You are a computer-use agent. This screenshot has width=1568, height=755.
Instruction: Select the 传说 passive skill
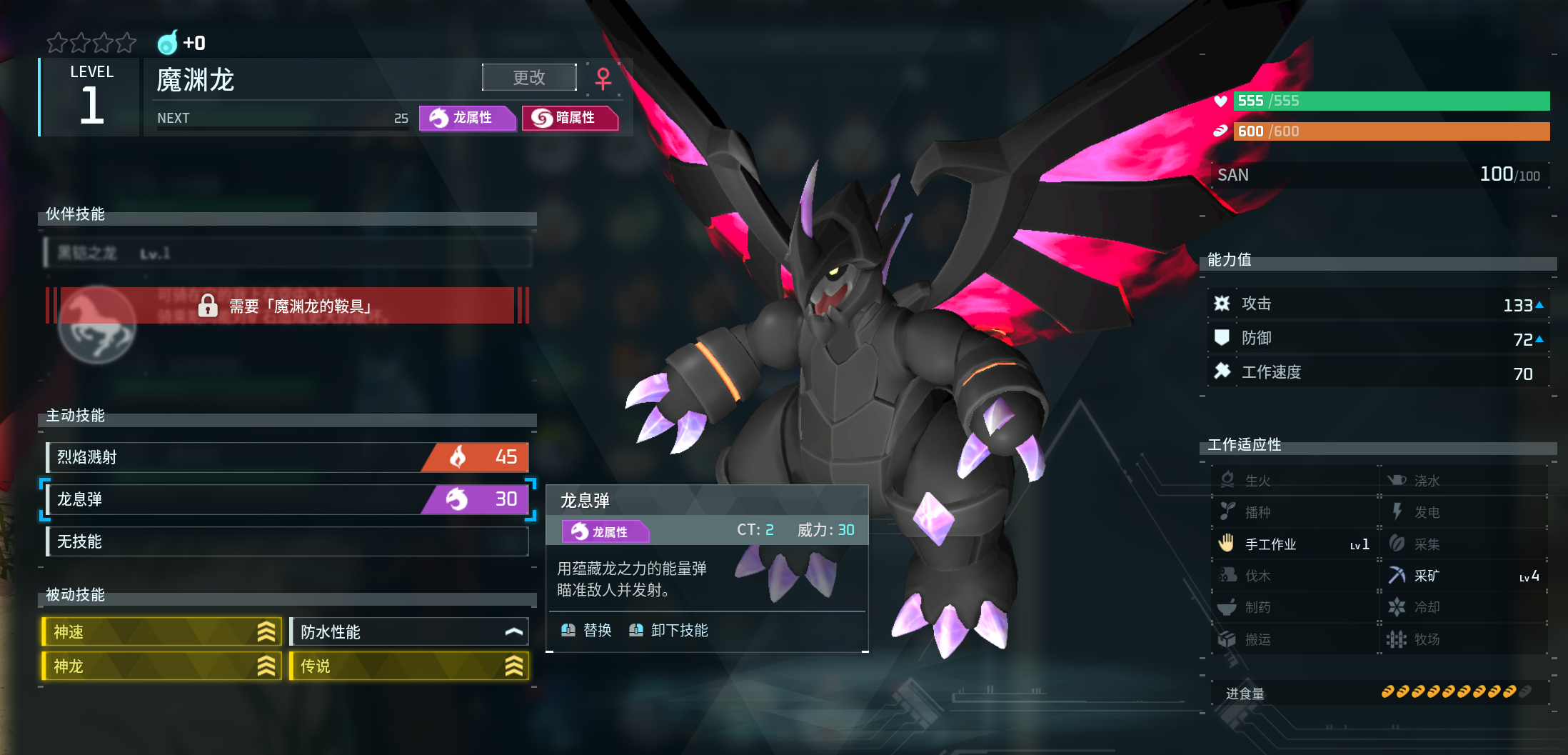[x=409, y=666]
